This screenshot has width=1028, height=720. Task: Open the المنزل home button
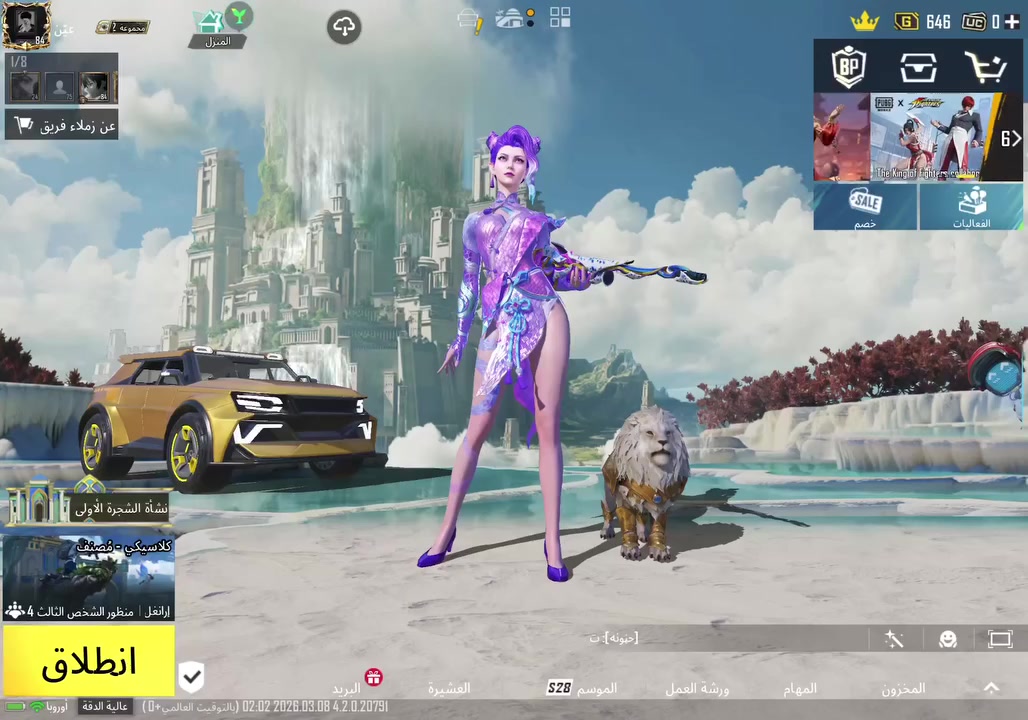pos(219,28)
